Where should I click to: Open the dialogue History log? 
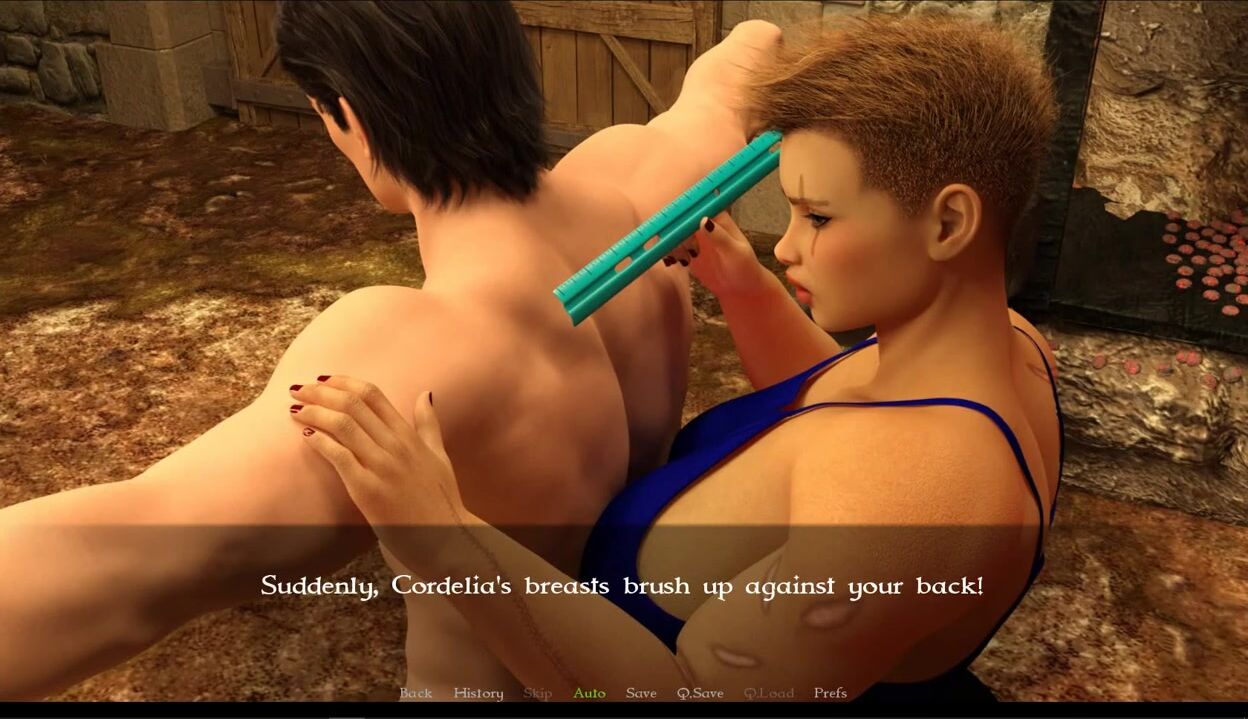tap(478, 693)
